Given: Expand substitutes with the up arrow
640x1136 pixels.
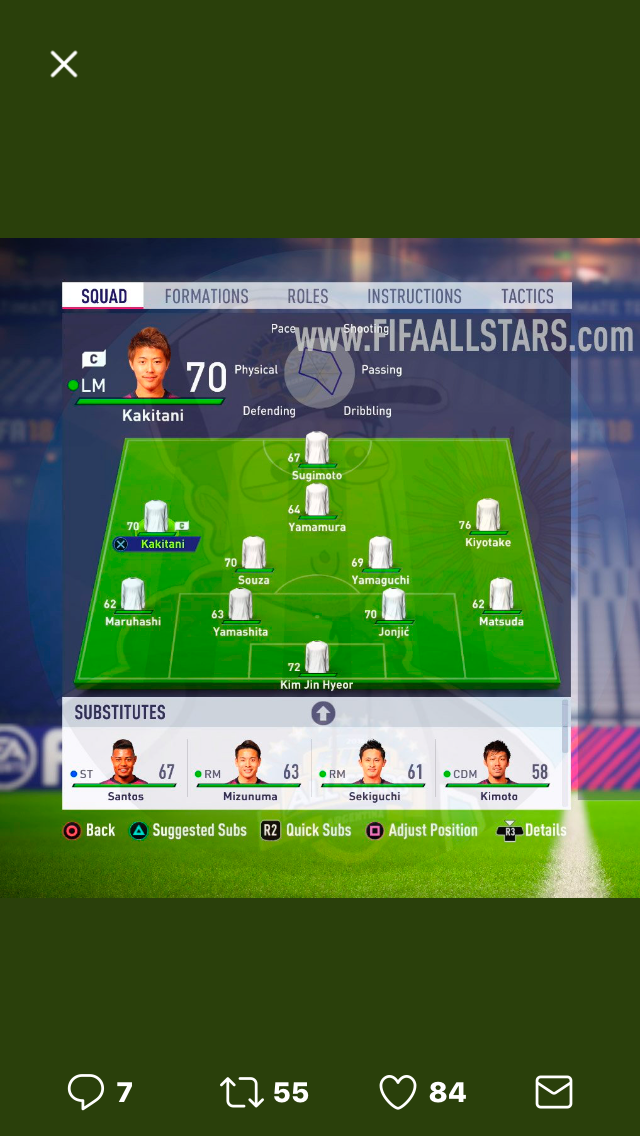Looking at the screenshot, I should [x=323, y=713].
